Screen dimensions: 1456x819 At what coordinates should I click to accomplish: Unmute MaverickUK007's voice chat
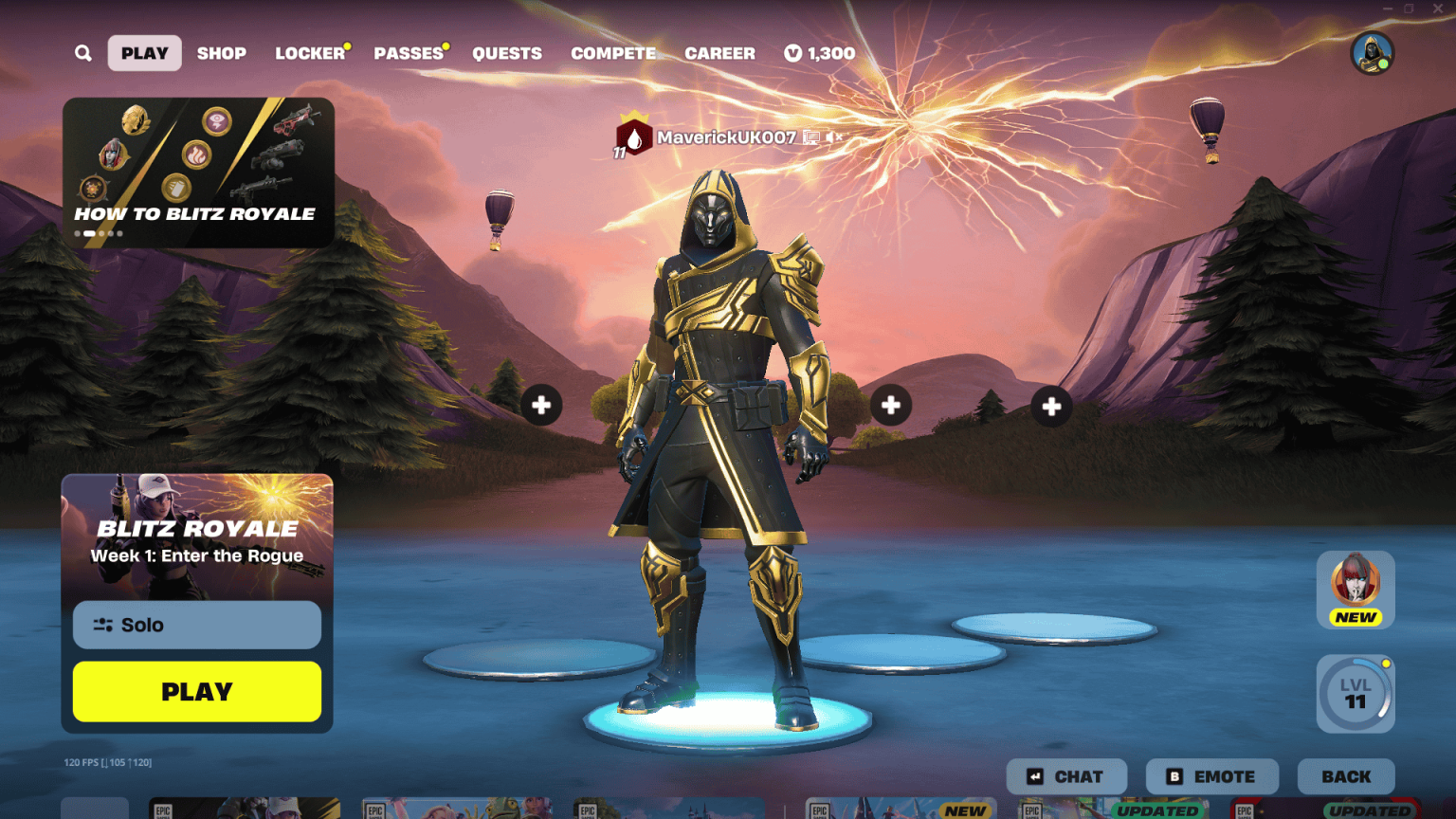(833, 136)
